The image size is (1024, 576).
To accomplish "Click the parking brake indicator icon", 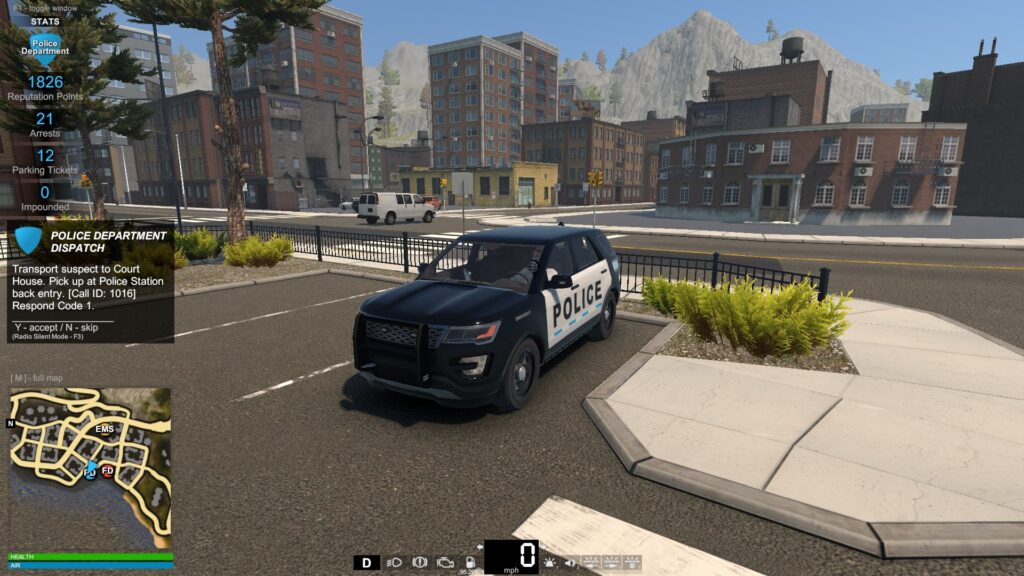I will pos(420,562).
